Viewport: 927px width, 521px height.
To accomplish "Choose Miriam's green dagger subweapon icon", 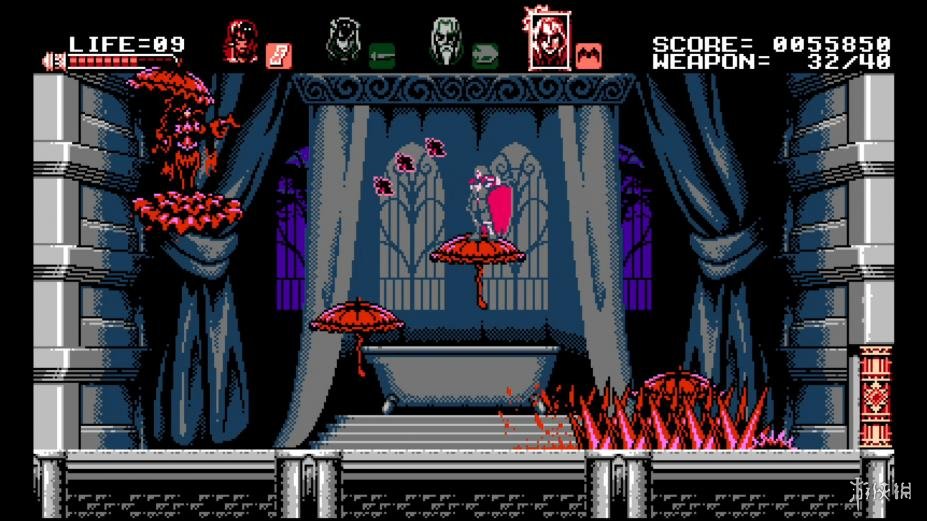I will point(381,55).
